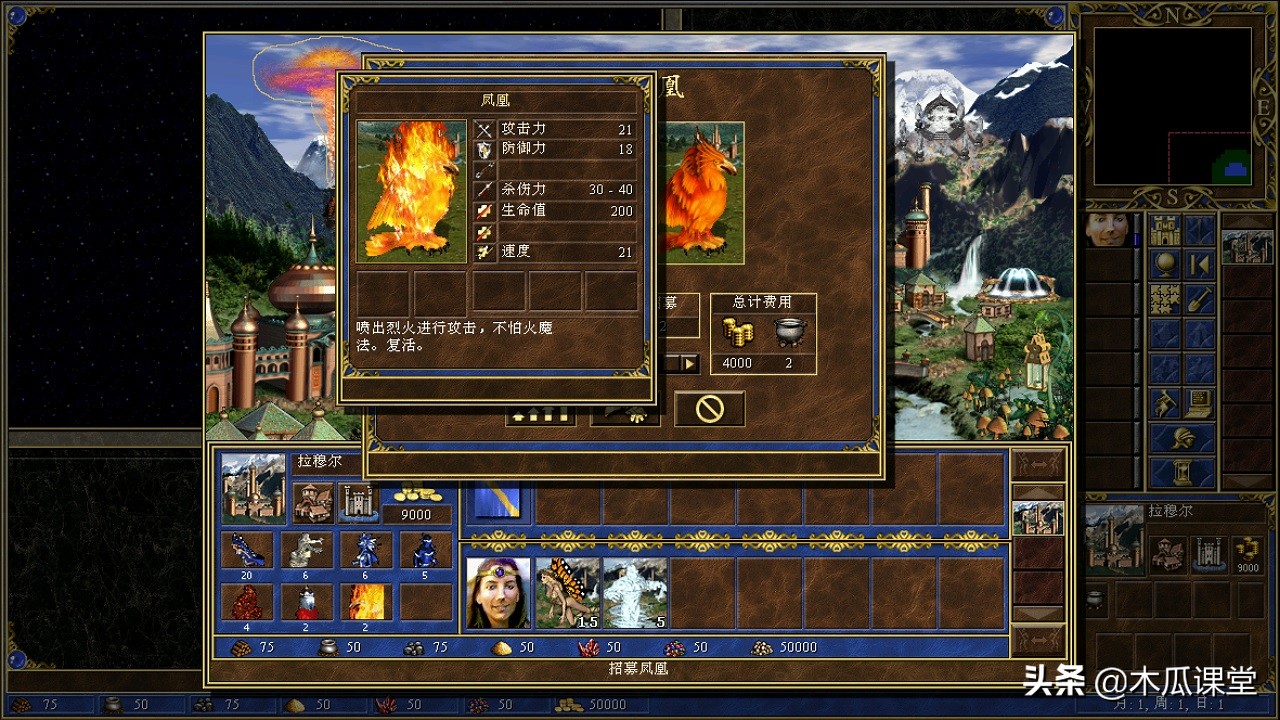Screen dimensions: 1280x720
Task: Open the Quest Log adventurer icon
Action: [1162, 403]
